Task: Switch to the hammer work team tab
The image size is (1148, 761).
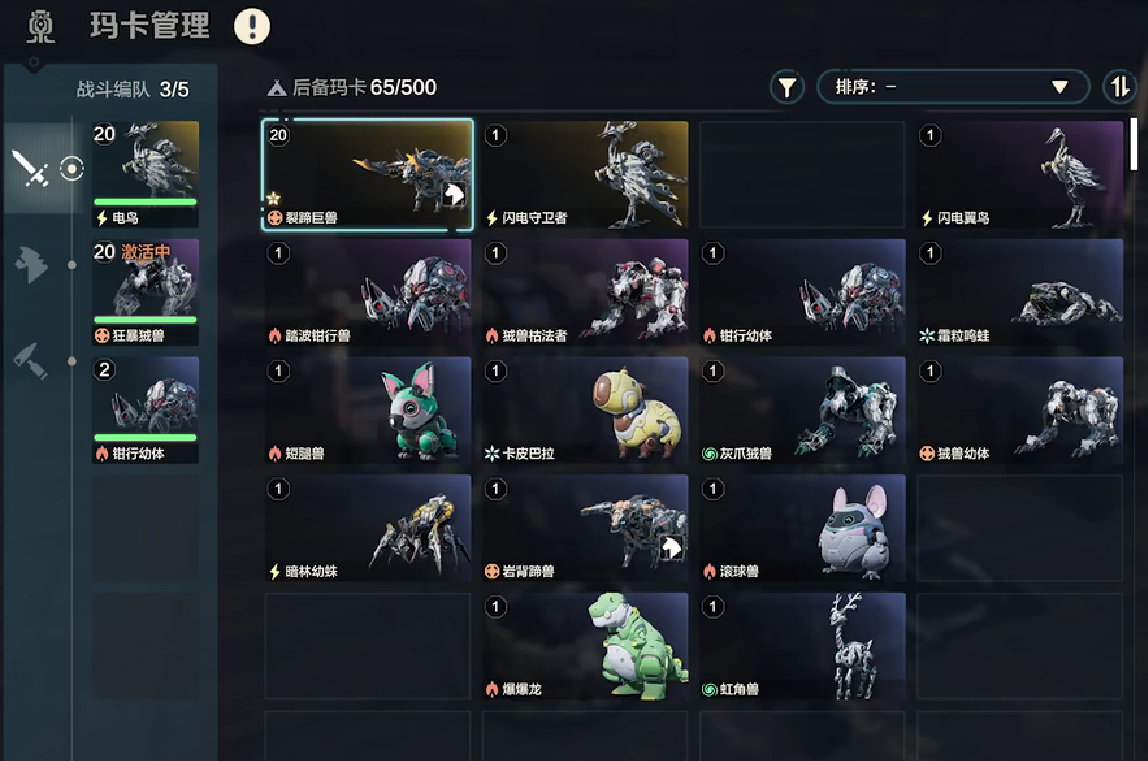Action: [32, 361]
